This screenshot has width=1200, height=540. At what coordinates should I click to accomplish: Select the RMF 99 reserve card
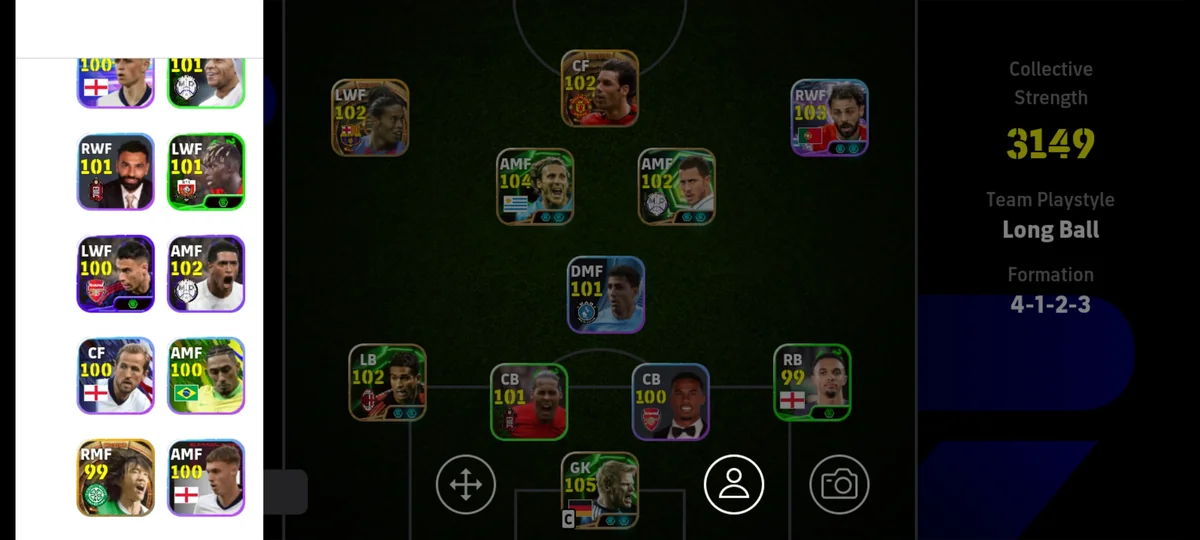click(x=116, y=478)
